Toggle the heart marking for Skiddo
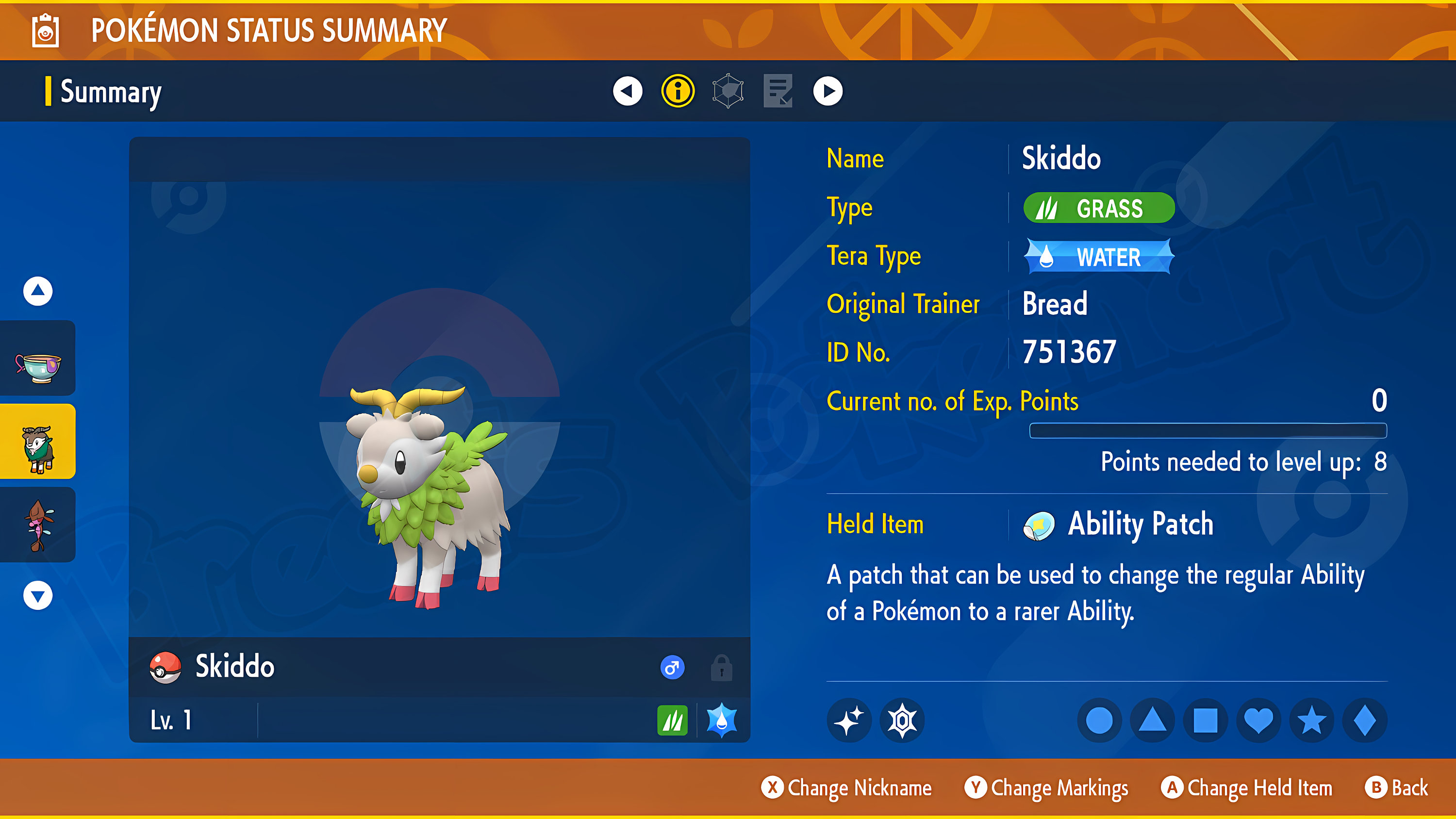 [1259, 720]
